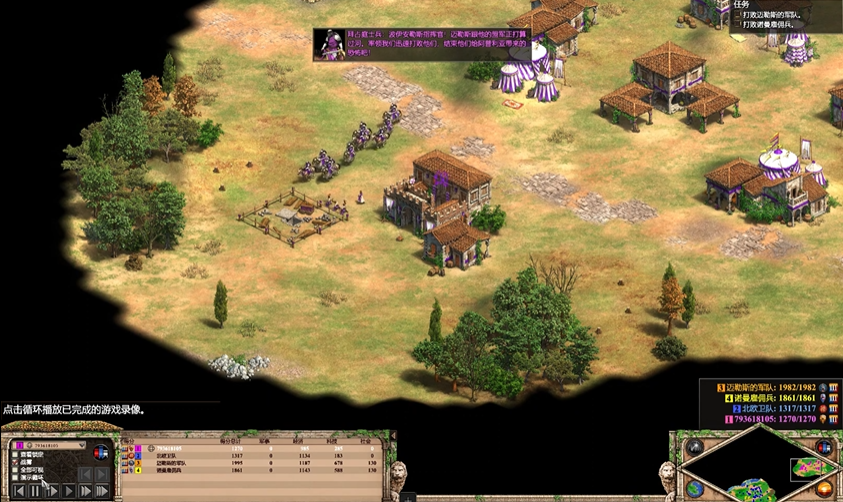The height and width of the screenshot is (502, 843).
Task: Open the objectives panel at top right
Action: click(741, 4)
